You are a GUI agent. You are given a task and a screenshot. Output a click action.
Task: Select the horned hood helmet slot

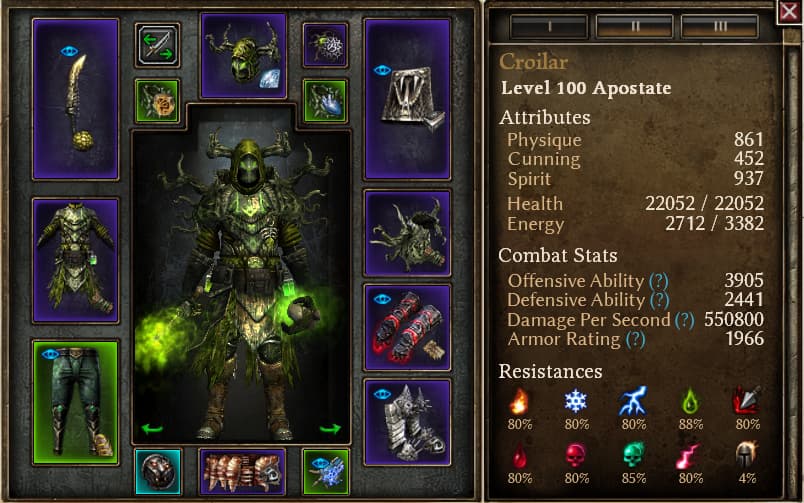(243, 55)
